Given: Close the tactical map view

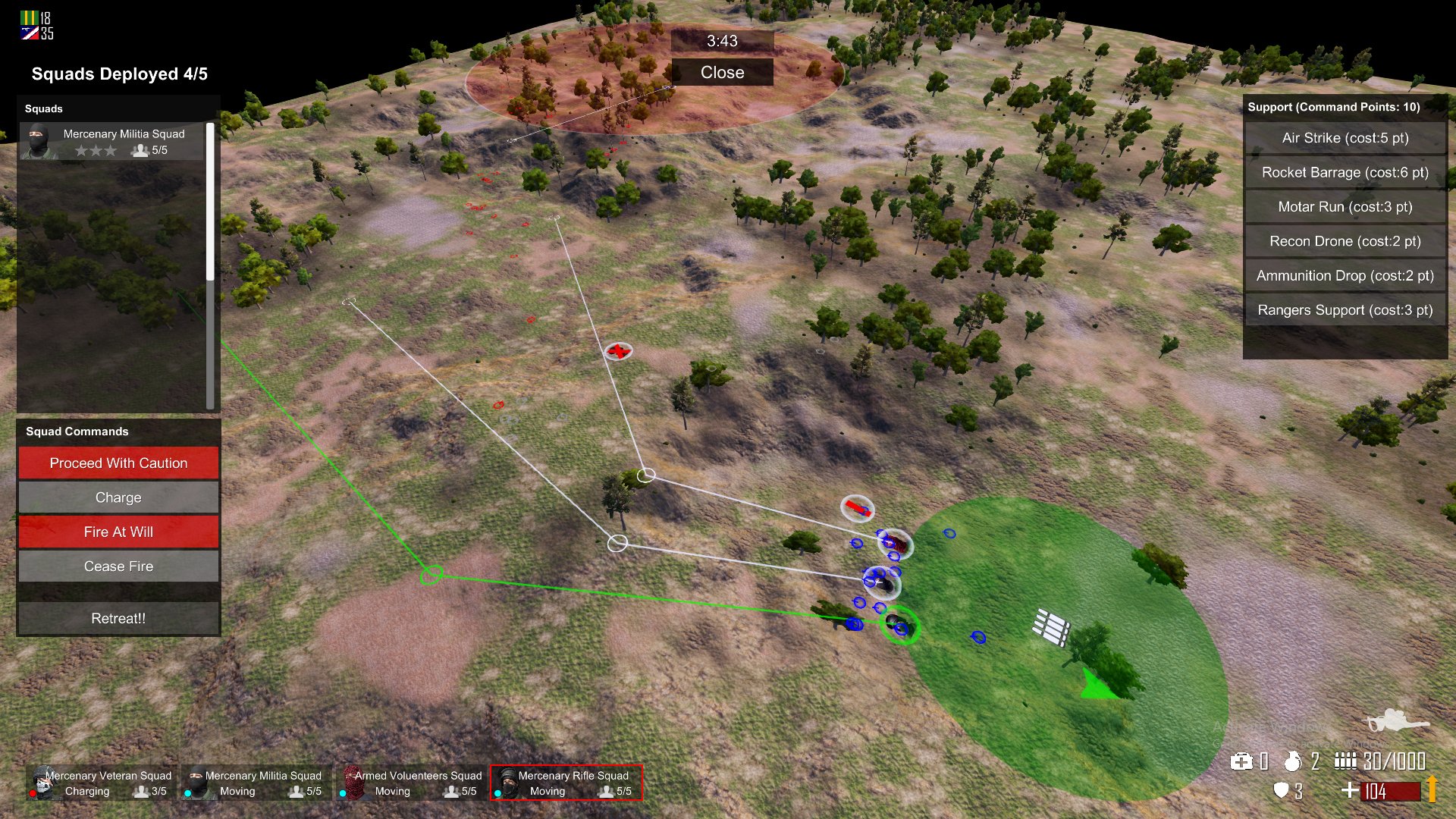Looking at the screenshot, I should pos(722,73).
